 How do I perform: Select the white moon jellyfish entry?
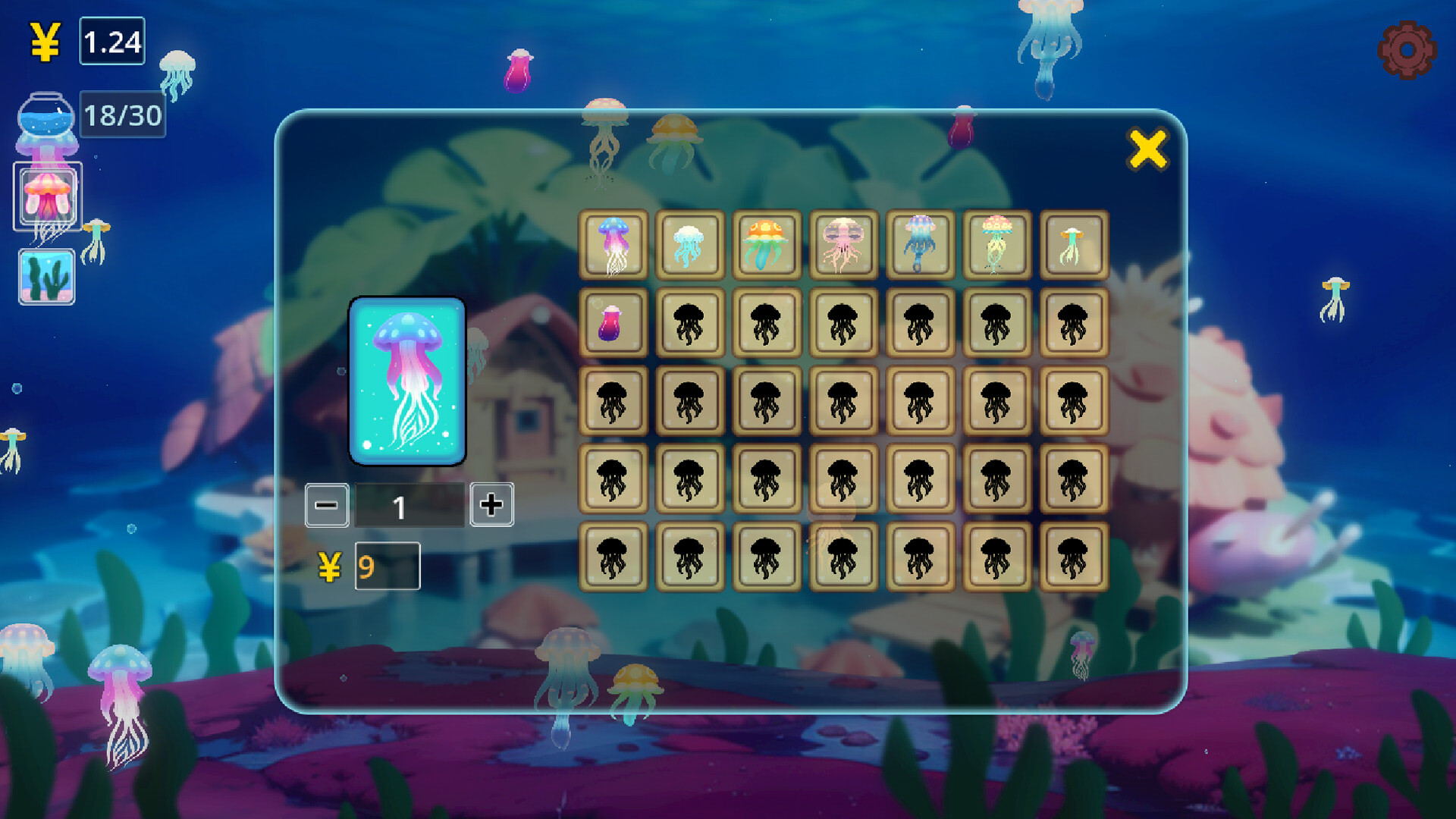click(691, 246)
